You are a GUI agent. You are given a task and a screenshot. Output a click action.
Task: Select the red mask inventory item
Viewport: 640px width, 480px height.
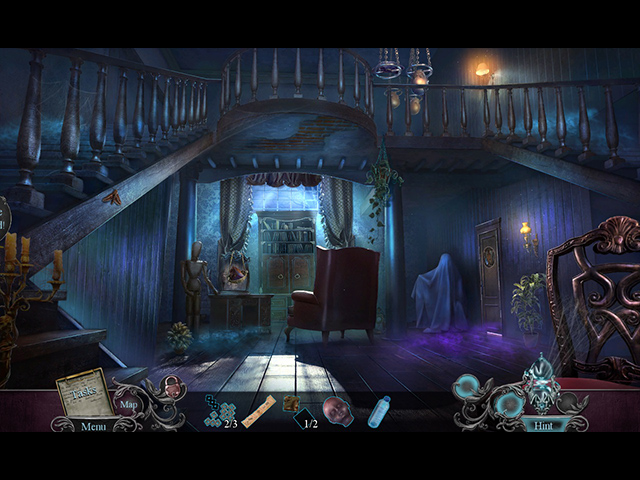pos(337,410)
